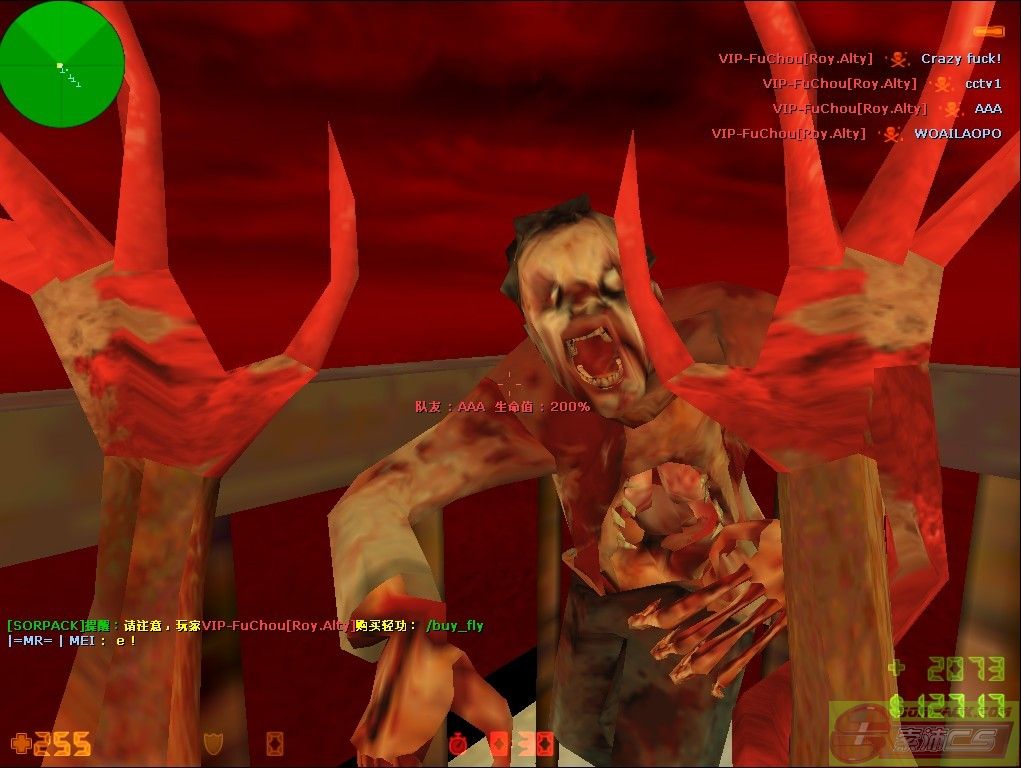Click the orange health cross icon
Image resolution: width=1021 pixels, height=768 pixels.
tap(20, 743)
